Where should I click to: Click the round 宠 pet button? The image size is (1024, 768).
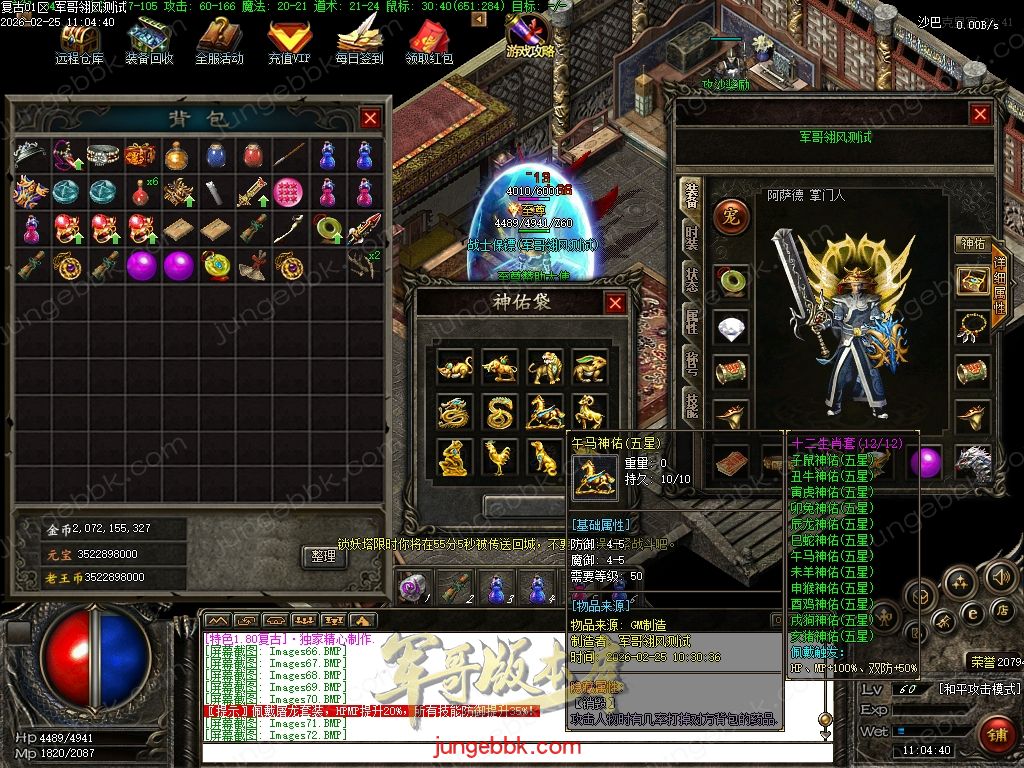pos(730,216)
